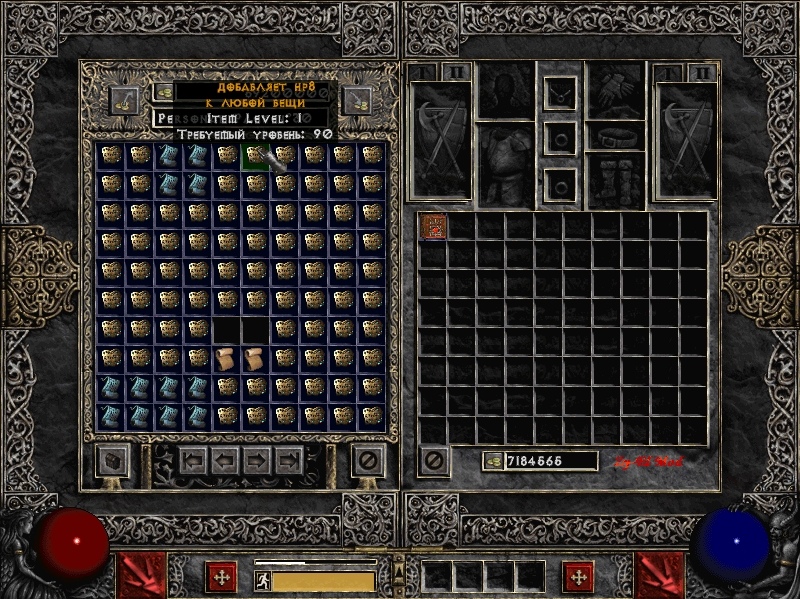The image size is (800, 599).
Task: Switch to weapon set I above right weapon
Action: (x=669, y=72)
